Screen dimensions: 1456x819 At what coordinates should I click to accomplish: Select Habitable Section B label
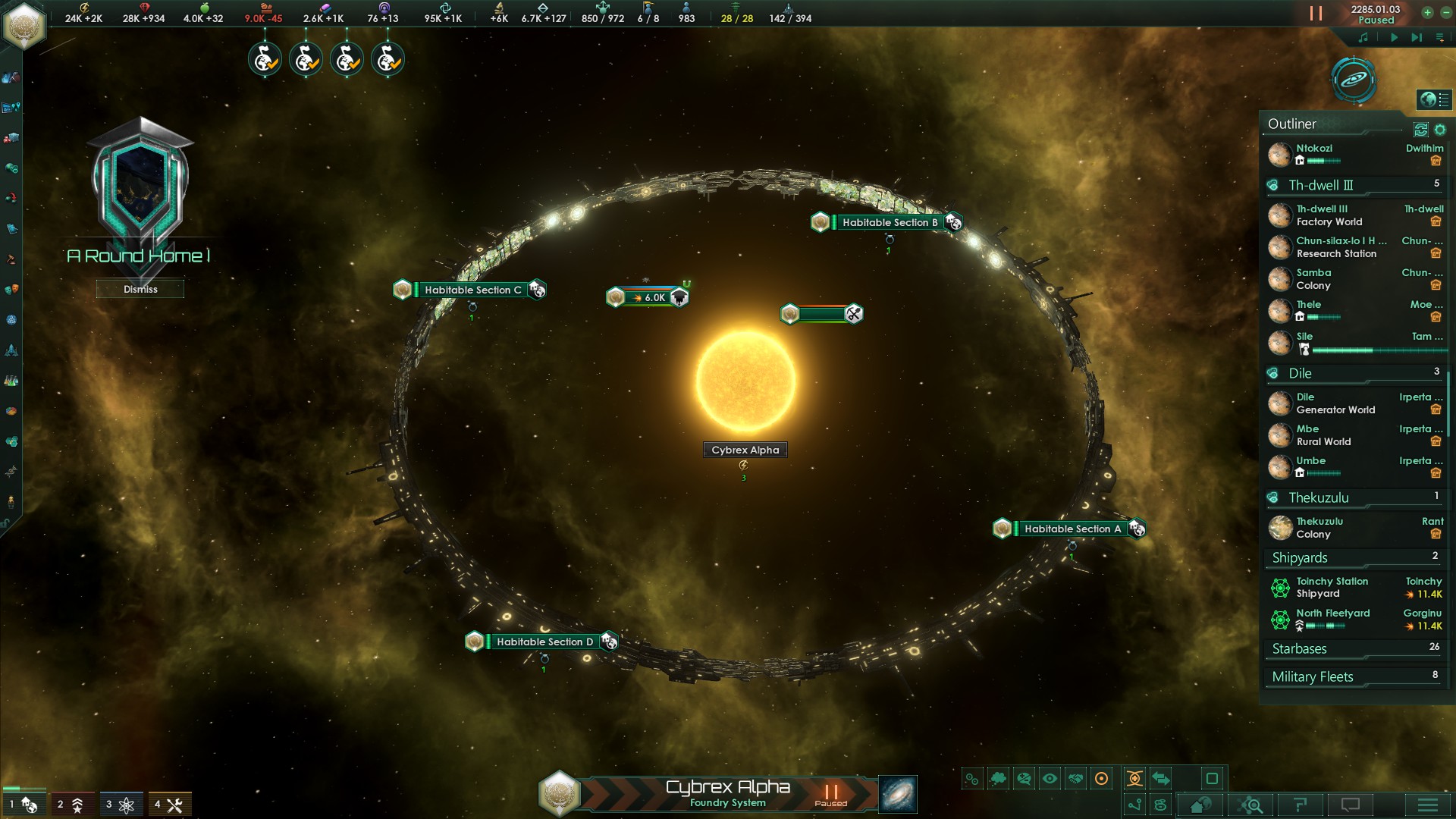click(x=889, y=222)
